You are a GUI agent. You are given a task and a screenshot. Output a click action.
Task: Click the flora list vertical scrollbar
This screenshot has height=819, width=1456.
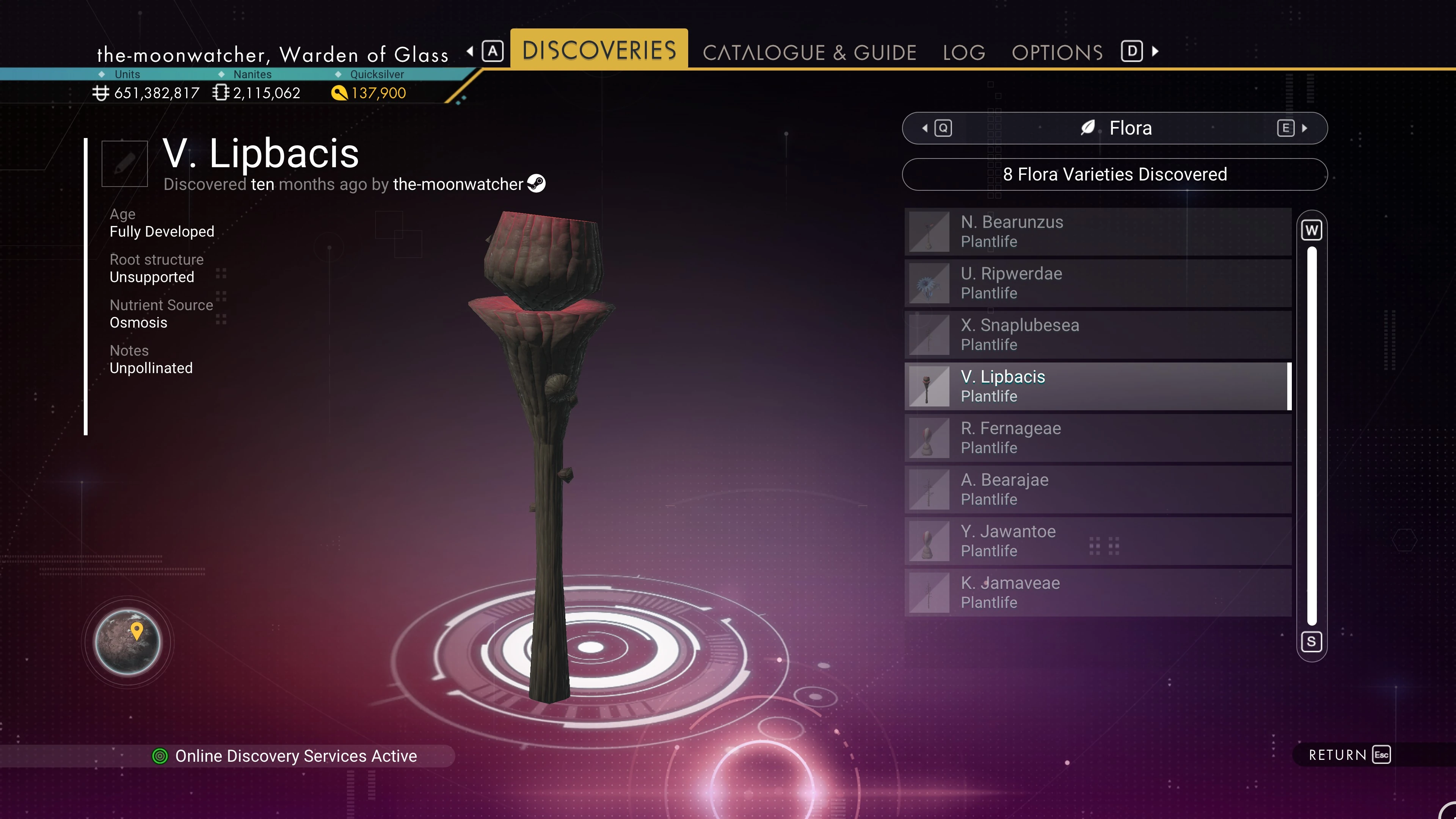coord(1311,435)
